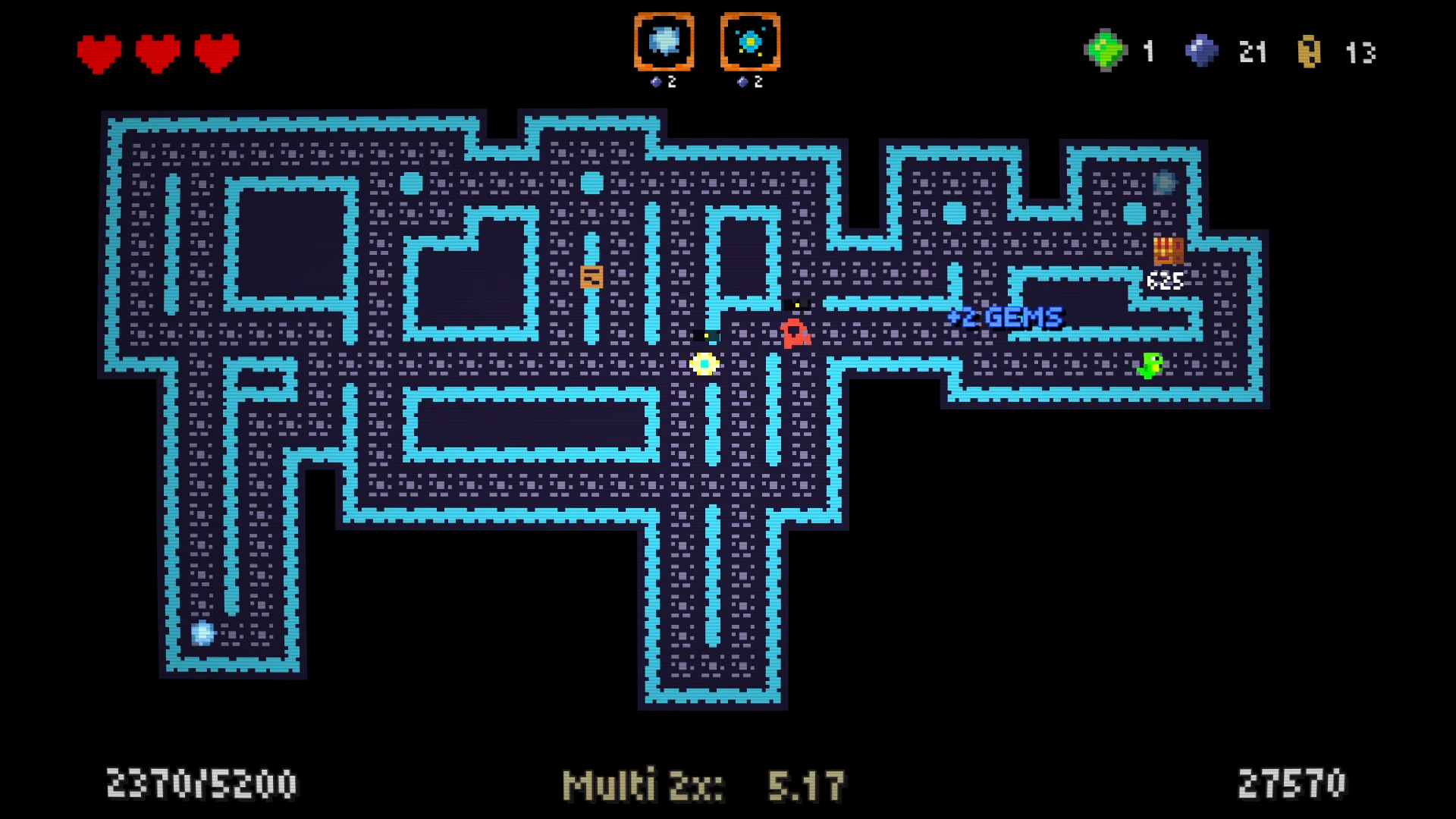Viewport: 1456px width, 819px height.
Task: Click the +2 GEMS floating text
Action: pyautogui.click(x=1004, y=318)
